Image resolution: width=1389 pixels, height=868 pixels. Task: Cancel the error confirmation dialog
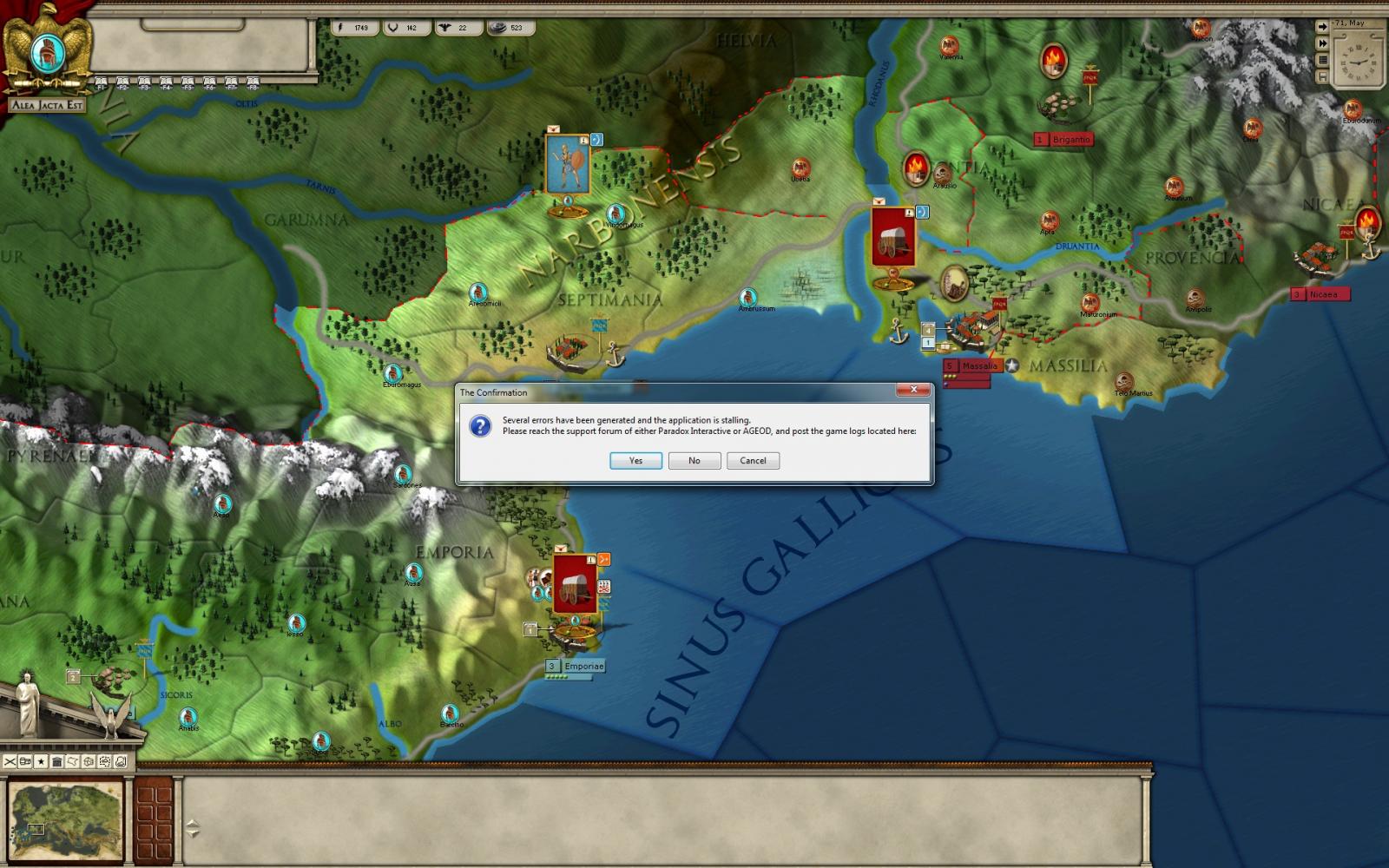click(753, 461)
